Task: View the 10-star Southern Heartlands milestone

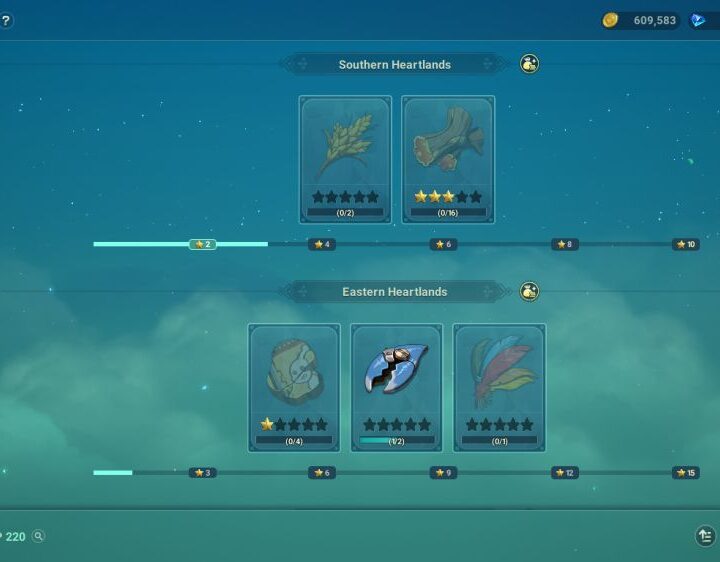Action: [x=685, y=244]
